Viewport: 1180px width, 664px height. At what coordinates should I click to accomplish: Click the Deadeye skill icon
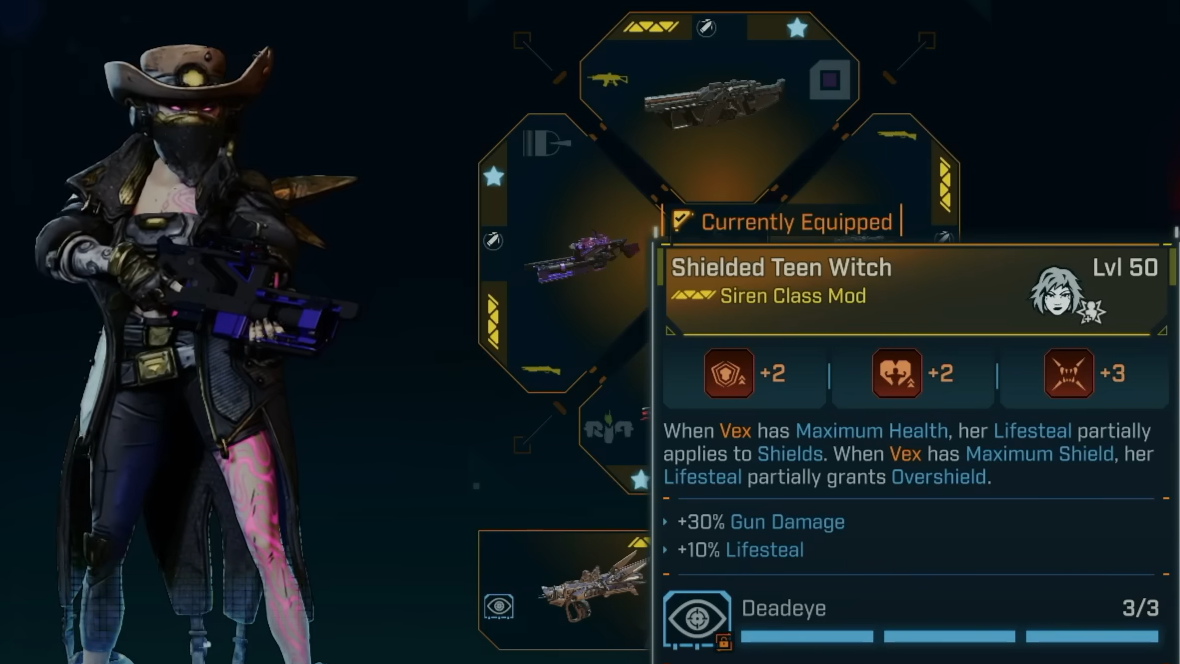[697, 619]
